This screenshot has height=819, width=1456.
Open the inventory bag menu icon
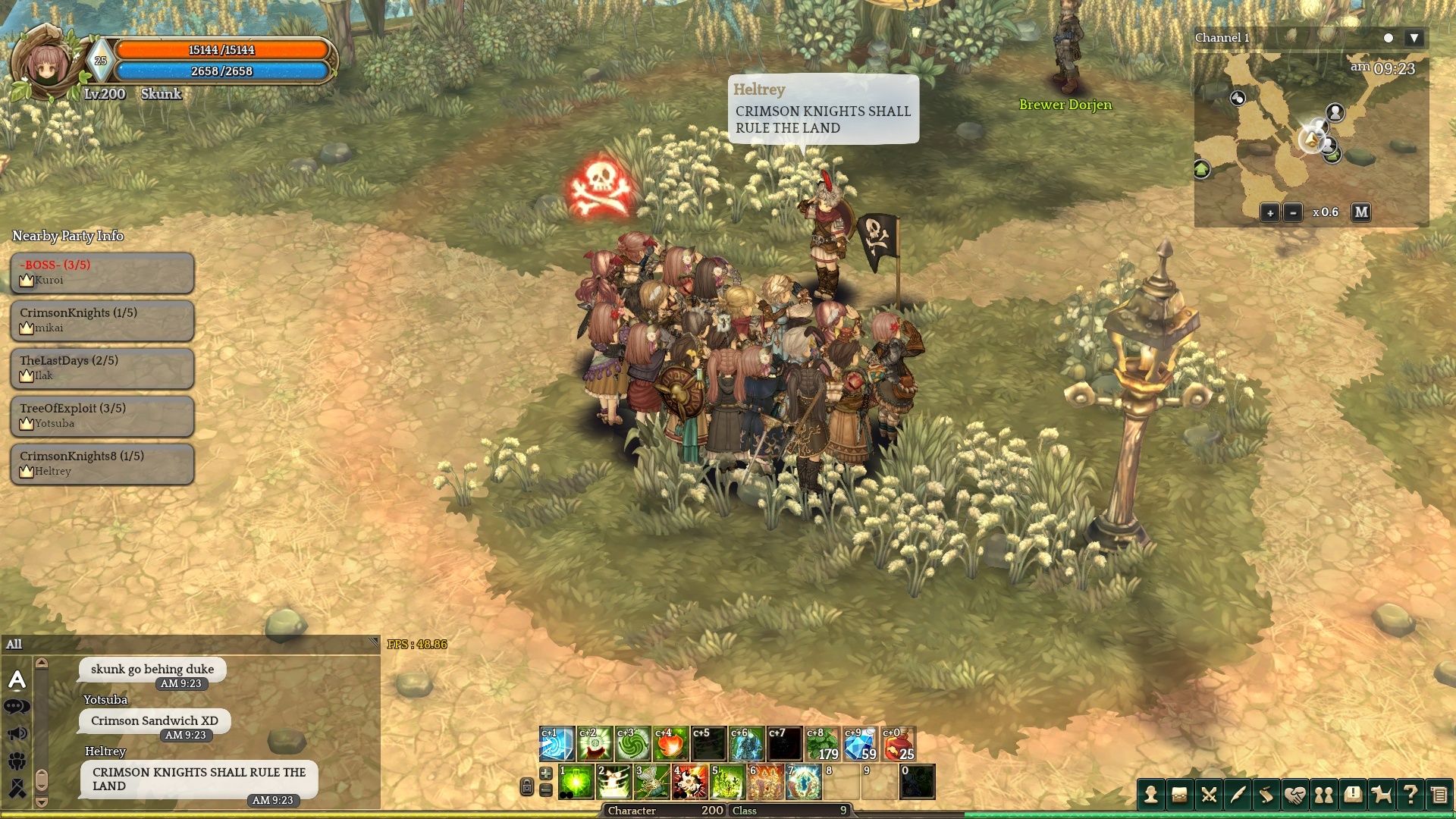click(x=1179, y=795)
